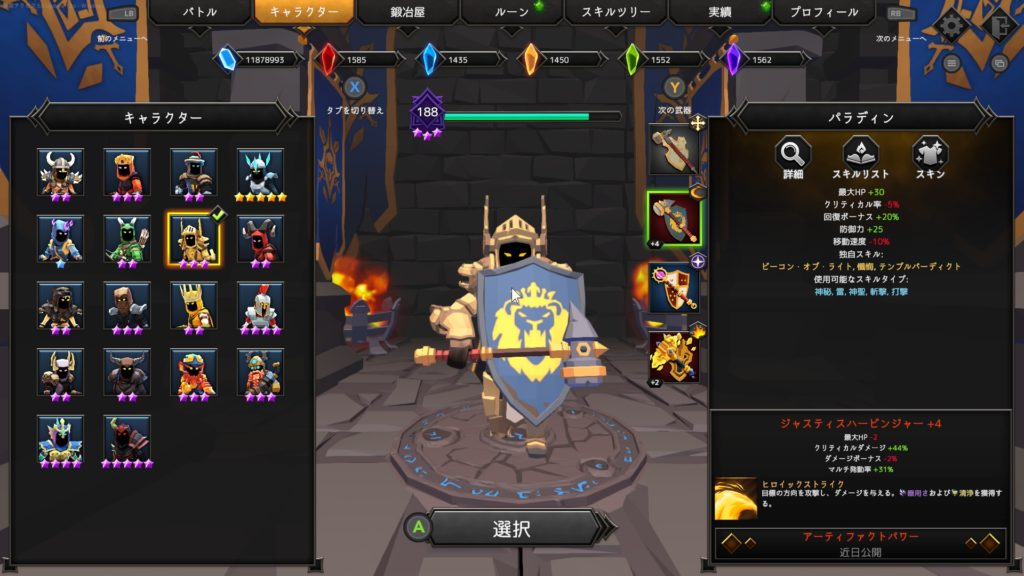This screenshot has width=1024, height=576.
Task: Show the スキルリスト
Action: (x=859, y=157)
